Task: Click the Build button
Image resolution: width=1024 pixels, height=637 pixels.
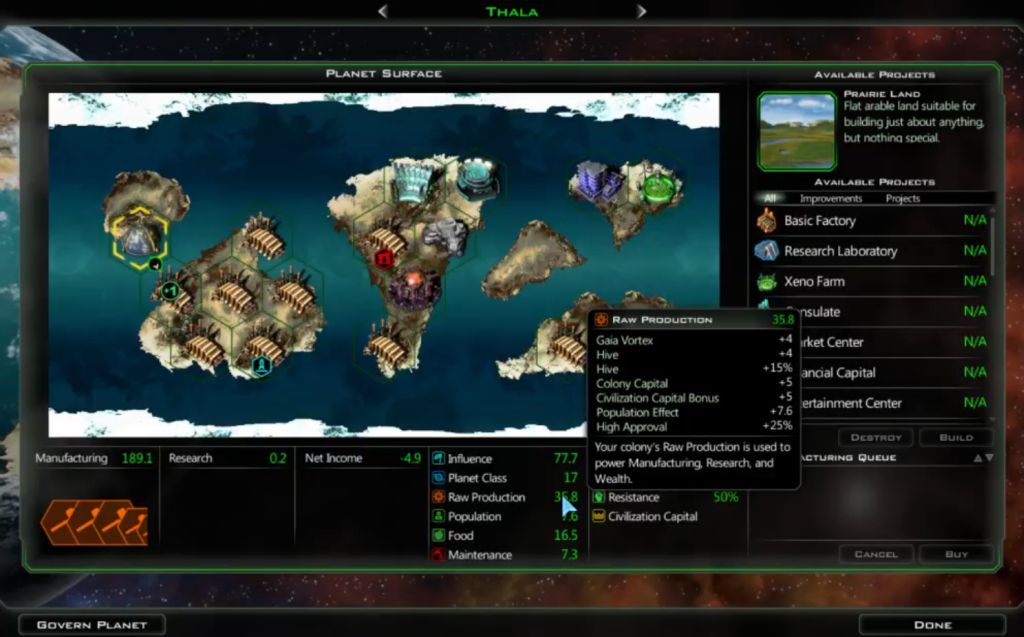Action: point(956,437)
